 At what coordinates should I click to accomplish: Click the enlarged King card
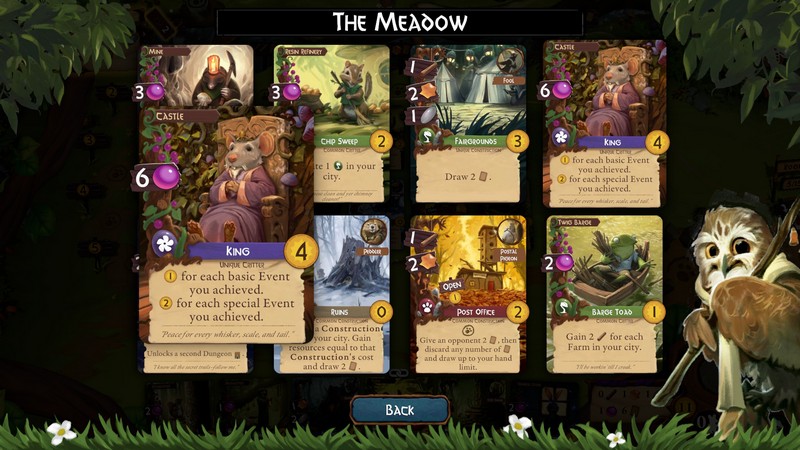click(227, 230)
